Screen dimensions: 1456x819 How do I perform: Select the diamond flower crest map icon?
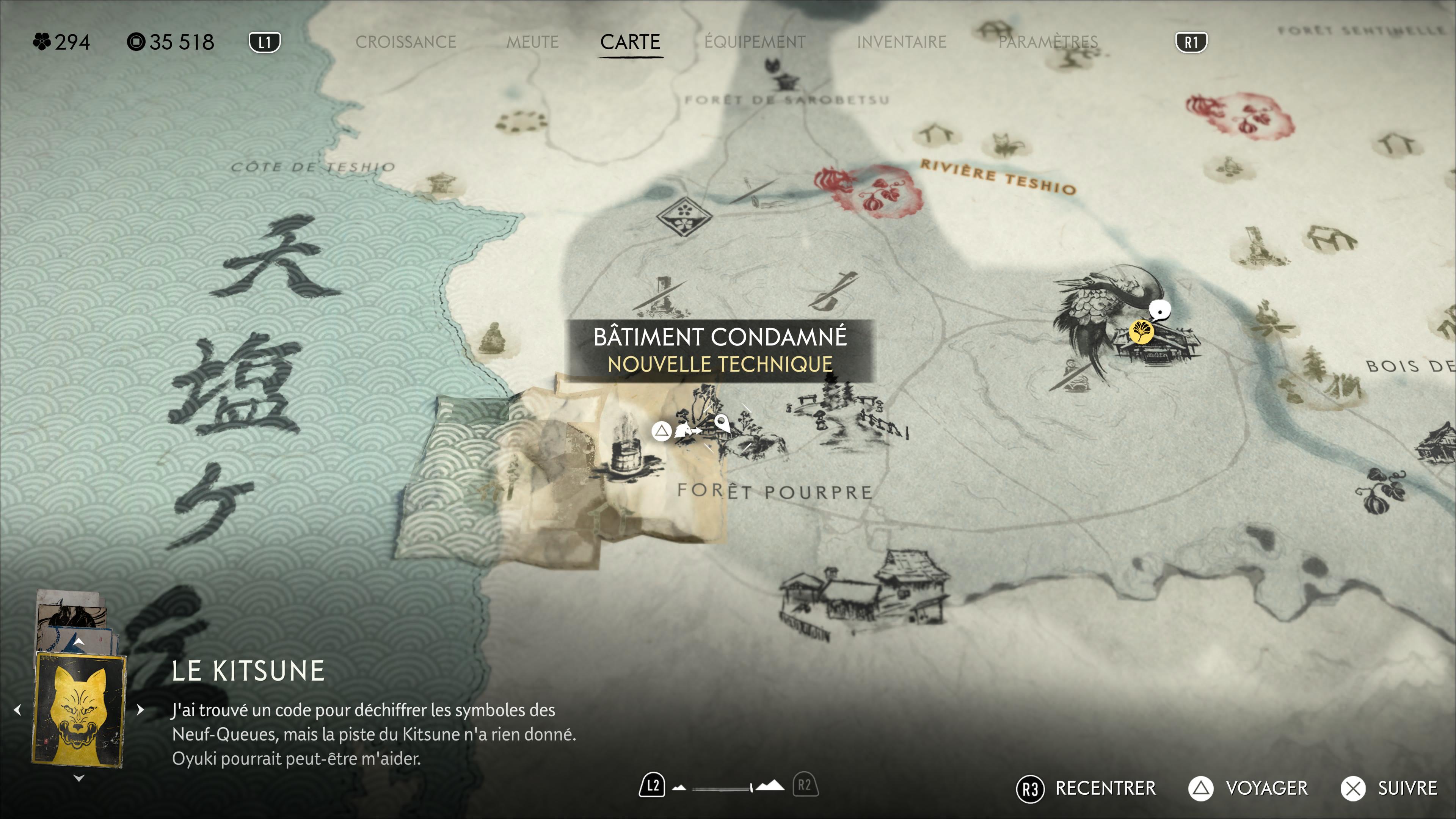coord(684,216)
